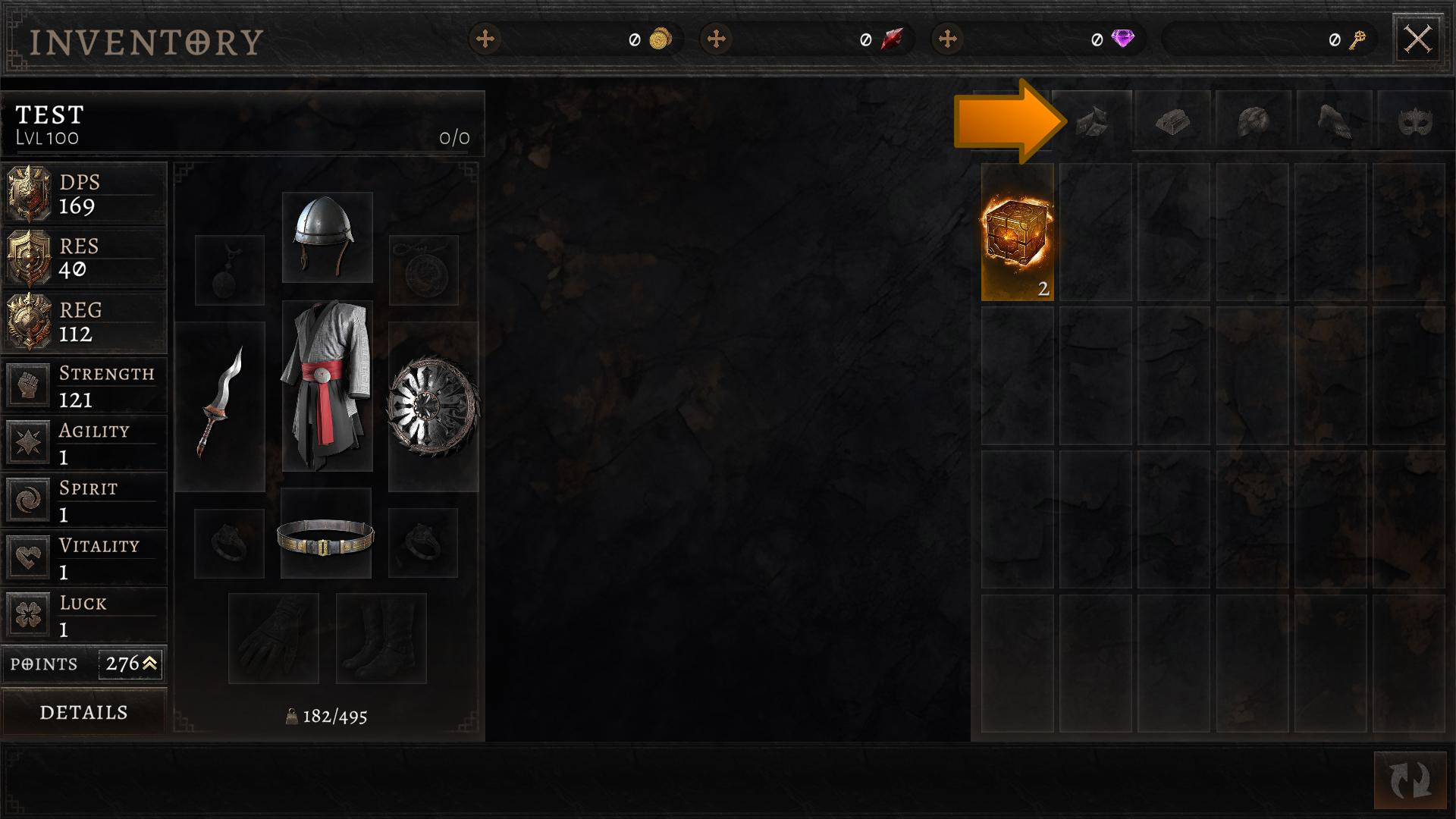Close the Inventory screen
The image size is (1456, 819).
pos(1417,39)
